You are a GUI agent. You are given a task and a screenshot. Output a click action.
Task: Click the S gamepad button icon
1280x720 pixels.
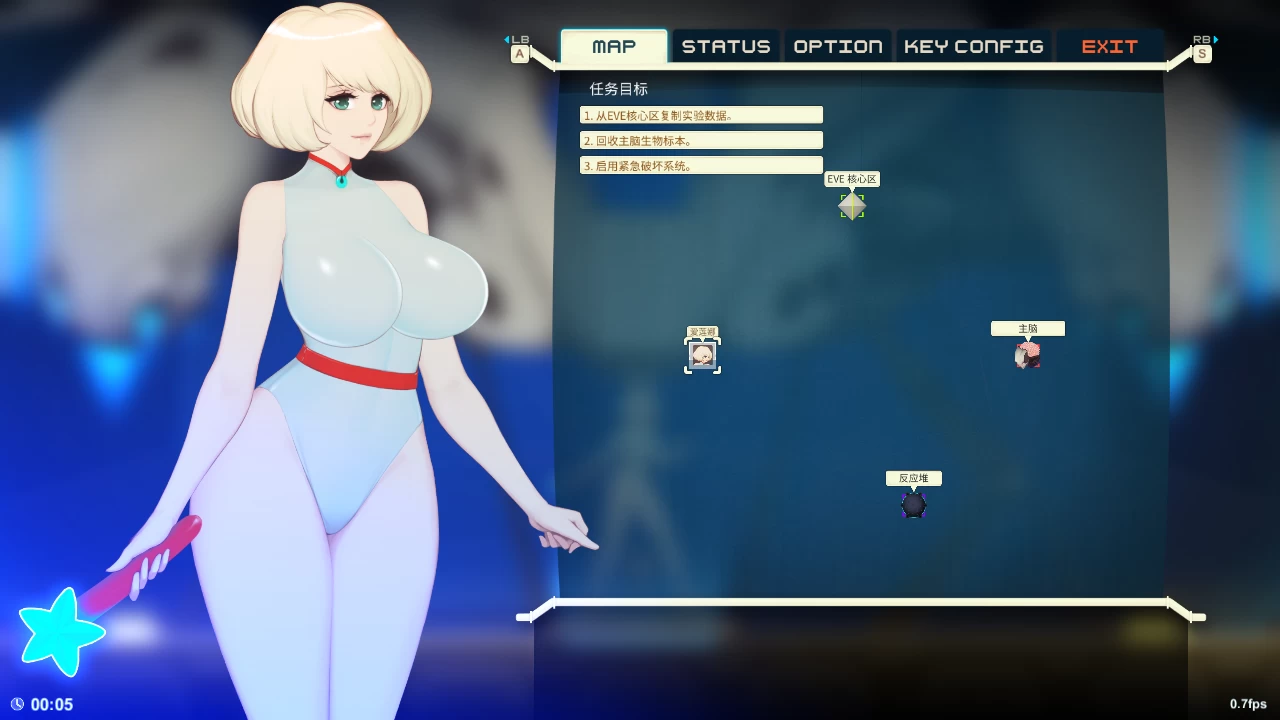coord(1201,54)
